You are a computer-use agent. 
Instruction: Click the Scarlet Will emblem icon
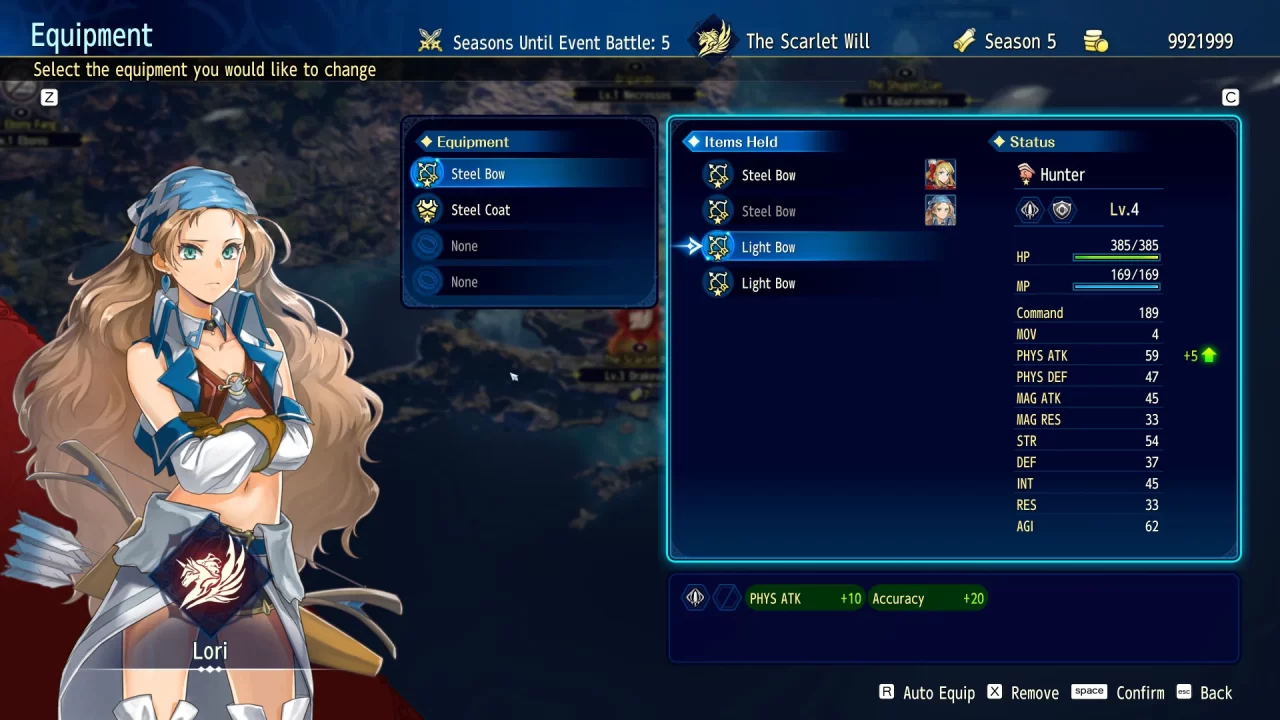coord(712,38)
